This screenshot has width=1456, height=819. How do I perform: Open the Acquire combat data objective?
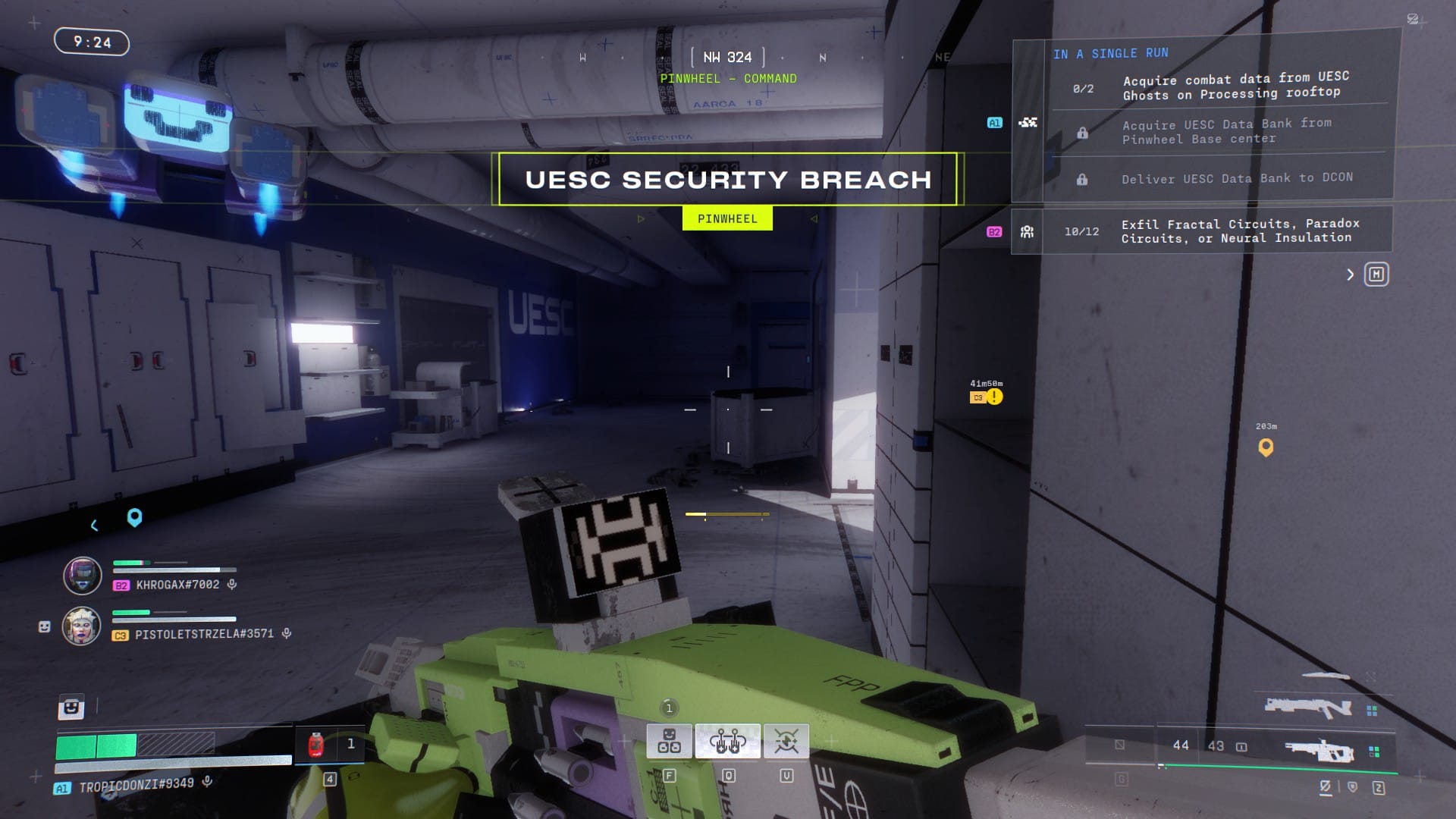coord(1235,86)
